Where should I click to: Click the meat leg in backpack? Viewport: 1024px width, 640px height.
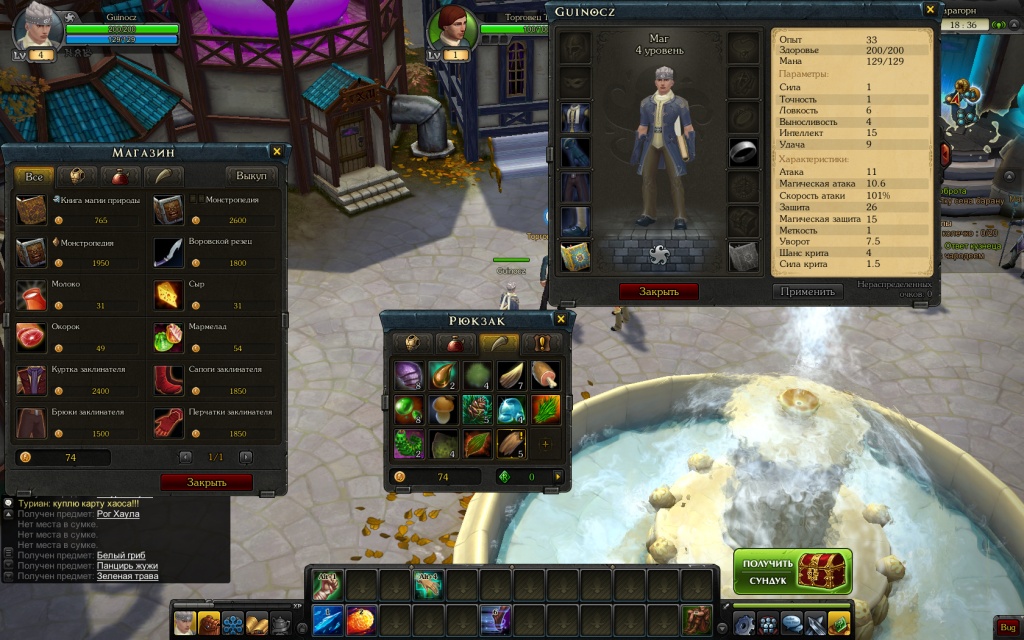(545, 375)
